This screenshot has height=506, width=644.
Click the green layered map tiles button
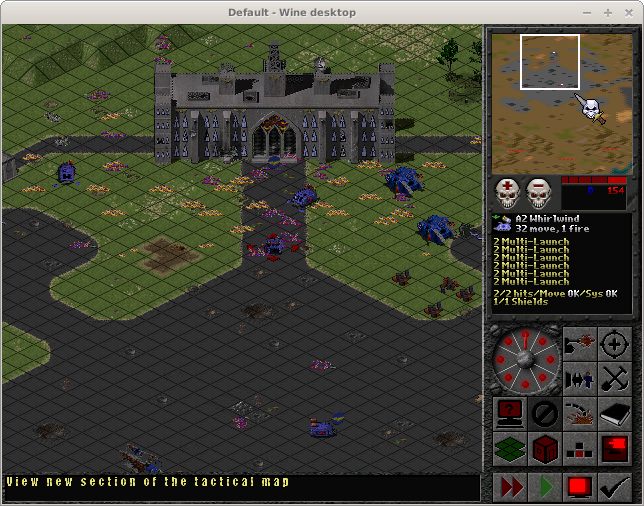coord(510,447)
